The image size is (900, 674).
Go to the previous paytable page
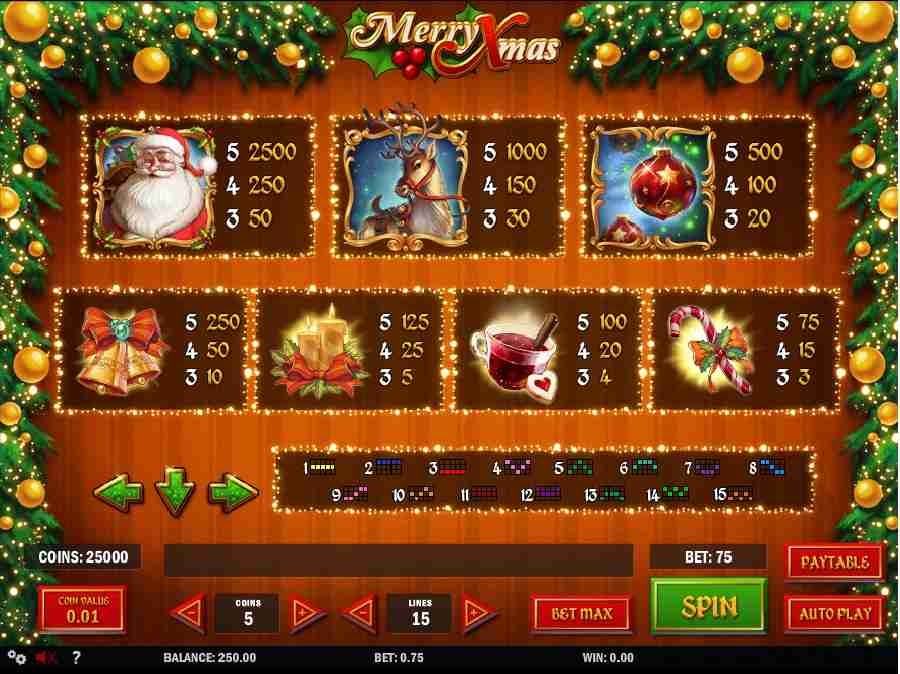click(x=117, y=492)
